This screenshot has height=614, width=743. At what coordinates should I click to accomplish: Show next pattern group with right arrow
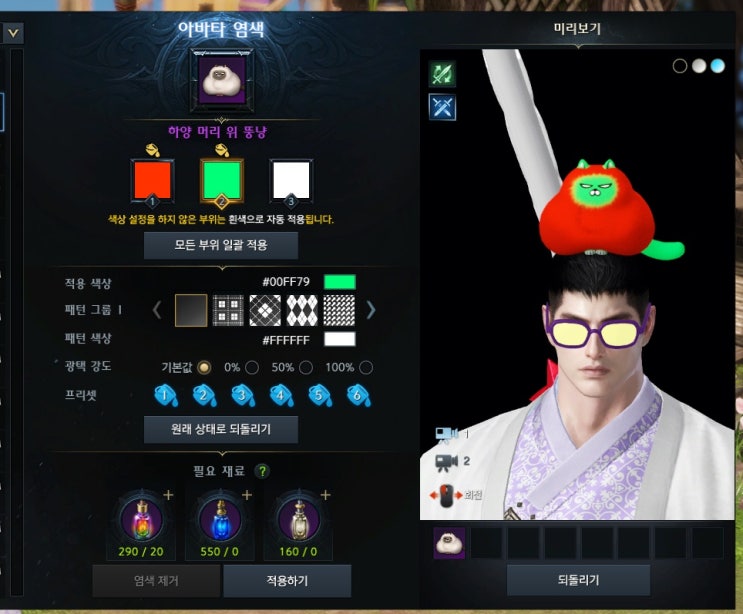click(371, 310)
